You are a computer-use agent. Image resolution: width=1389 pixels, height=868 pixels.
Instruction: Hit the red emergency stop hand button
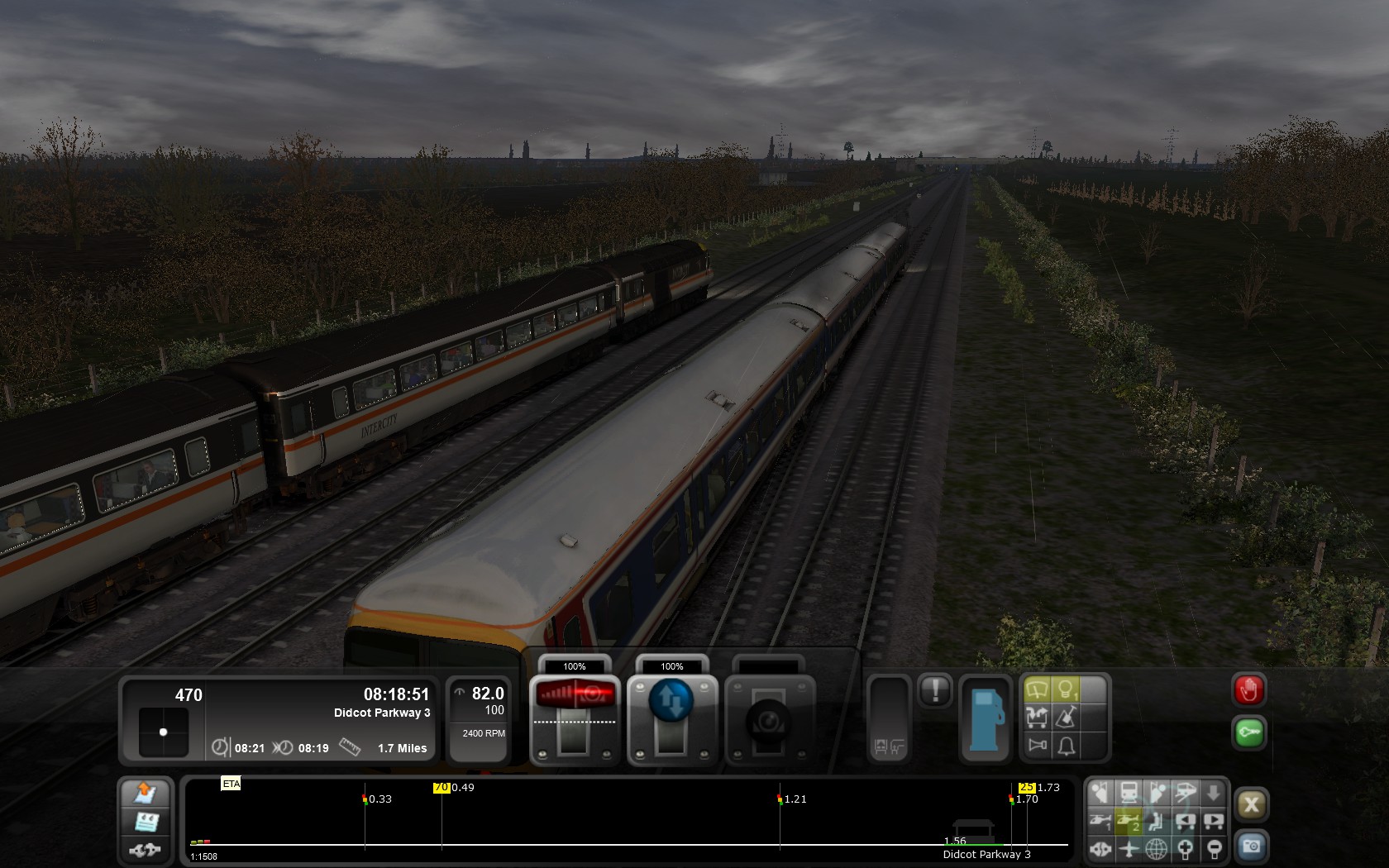(1248, 689)
